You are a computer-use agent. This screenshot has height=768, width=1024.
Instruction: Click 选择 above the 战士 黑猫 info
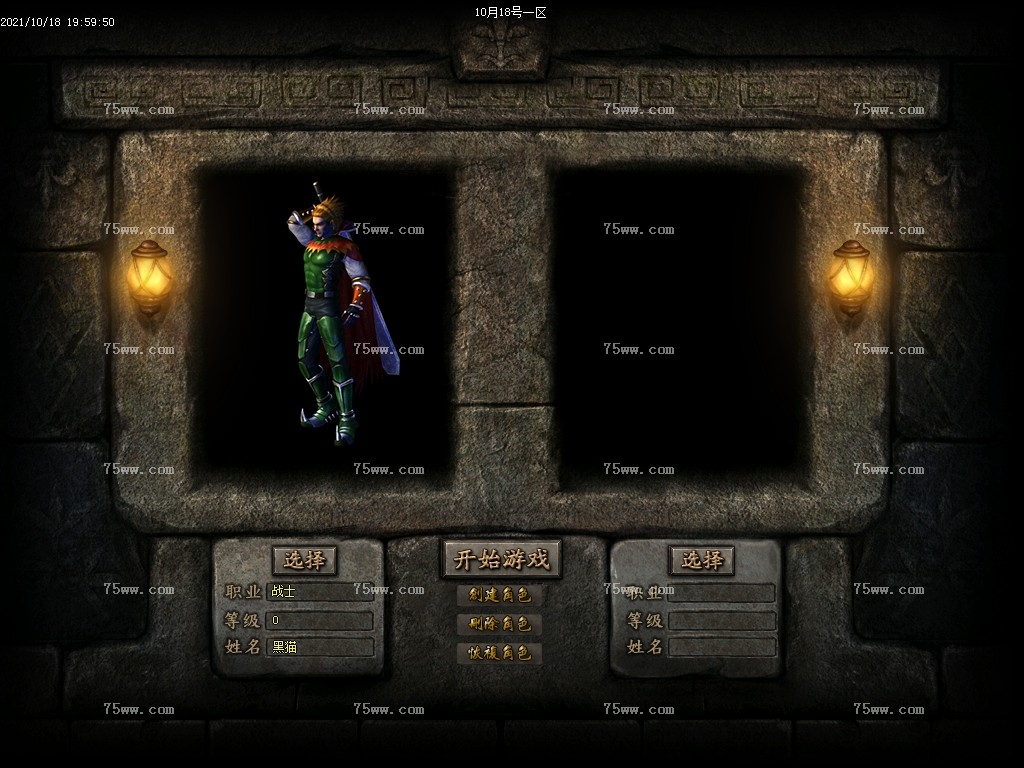[304, 560]
